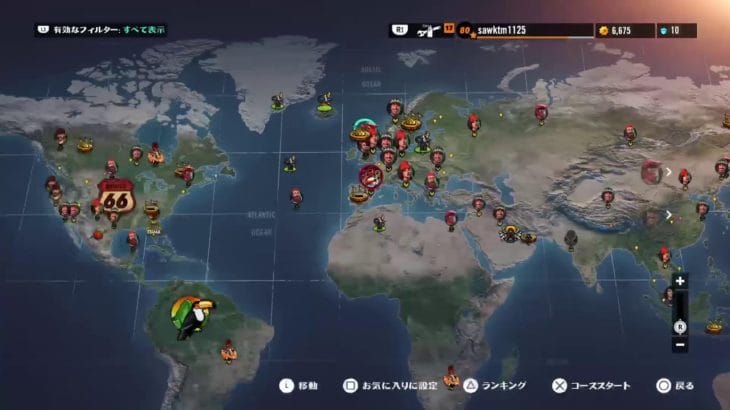The height and width of the screenshot is (410, 730).
Task: Click the map zoom-out minus button
Action: [x=679, y=345]
